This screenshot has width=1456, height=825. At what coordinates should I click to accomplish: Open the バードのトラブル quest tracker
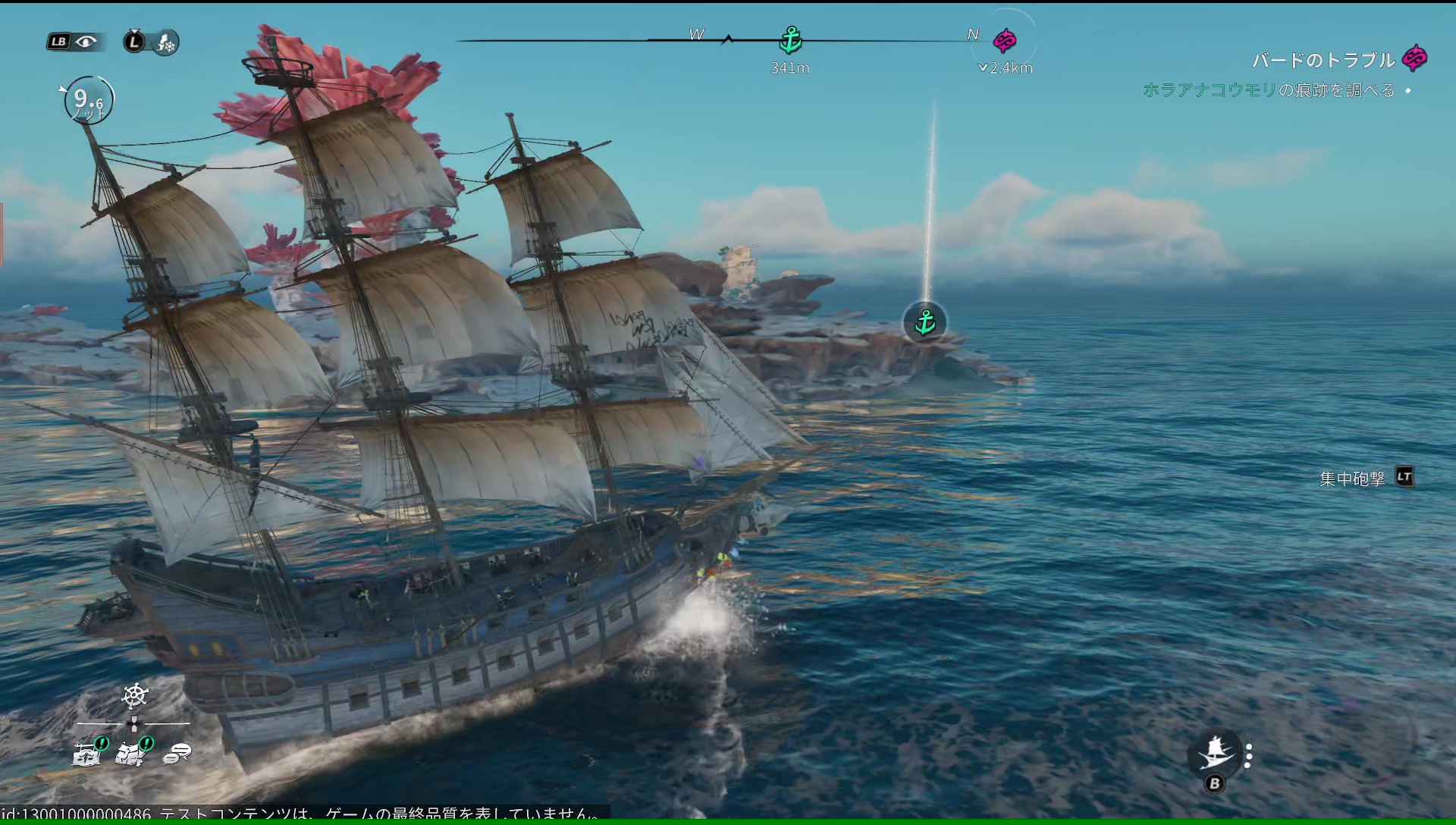pyautogui.click(x=1323, y=60)
